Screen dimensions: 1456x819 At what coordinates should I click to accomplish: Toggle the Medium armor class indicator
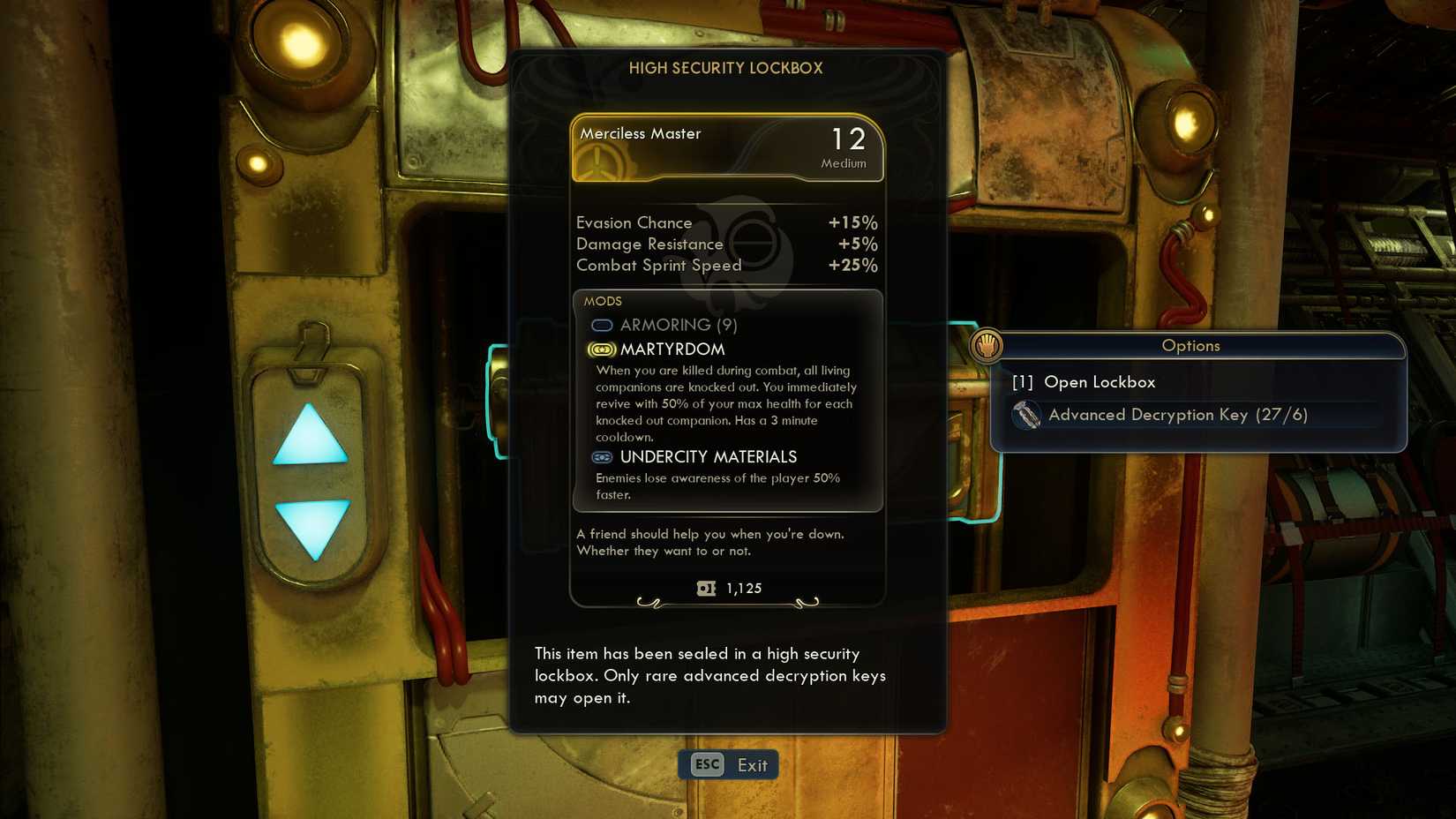(x=844, y=162)
